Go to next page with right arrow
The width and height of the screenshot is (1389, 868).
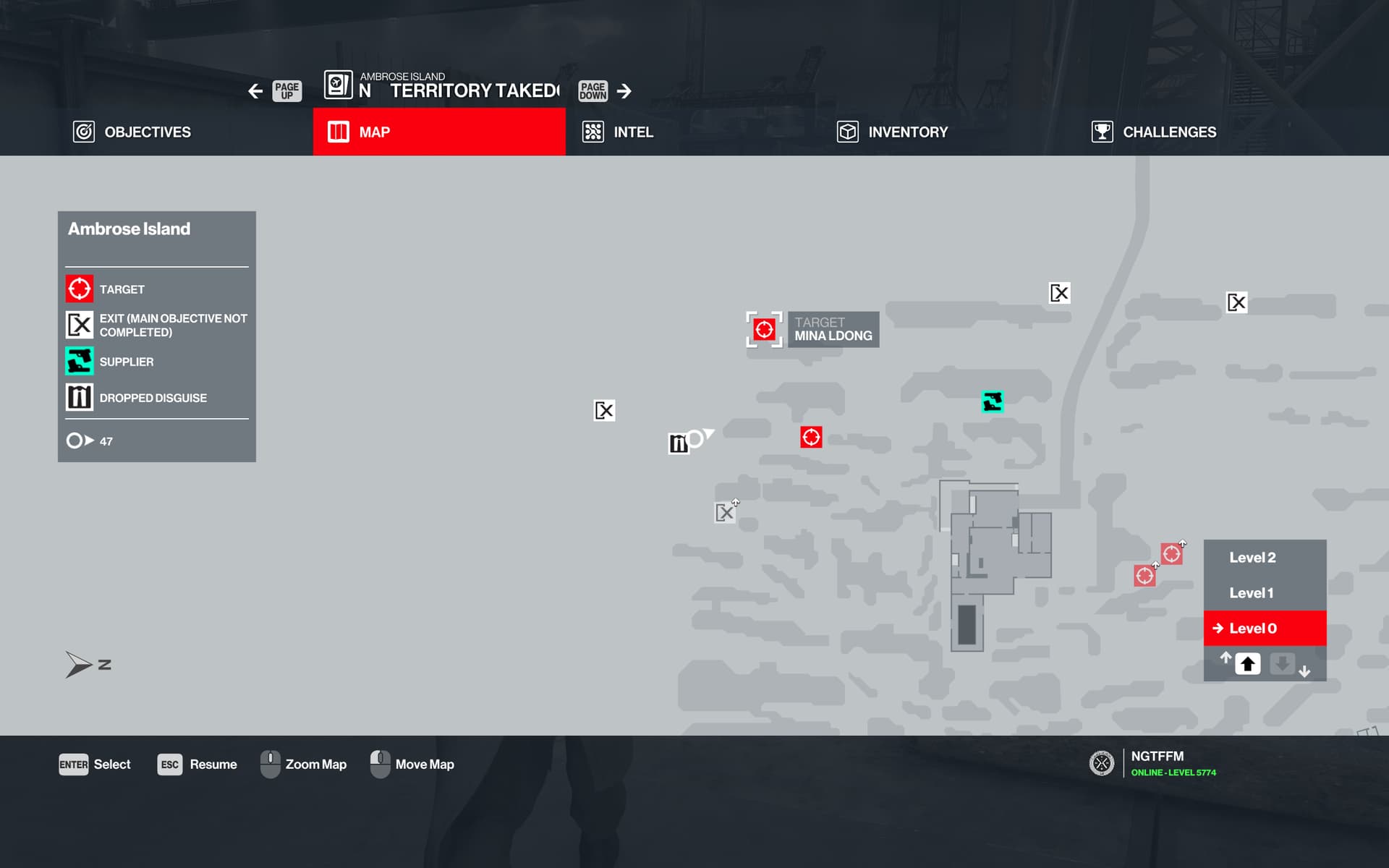point(624,91)
